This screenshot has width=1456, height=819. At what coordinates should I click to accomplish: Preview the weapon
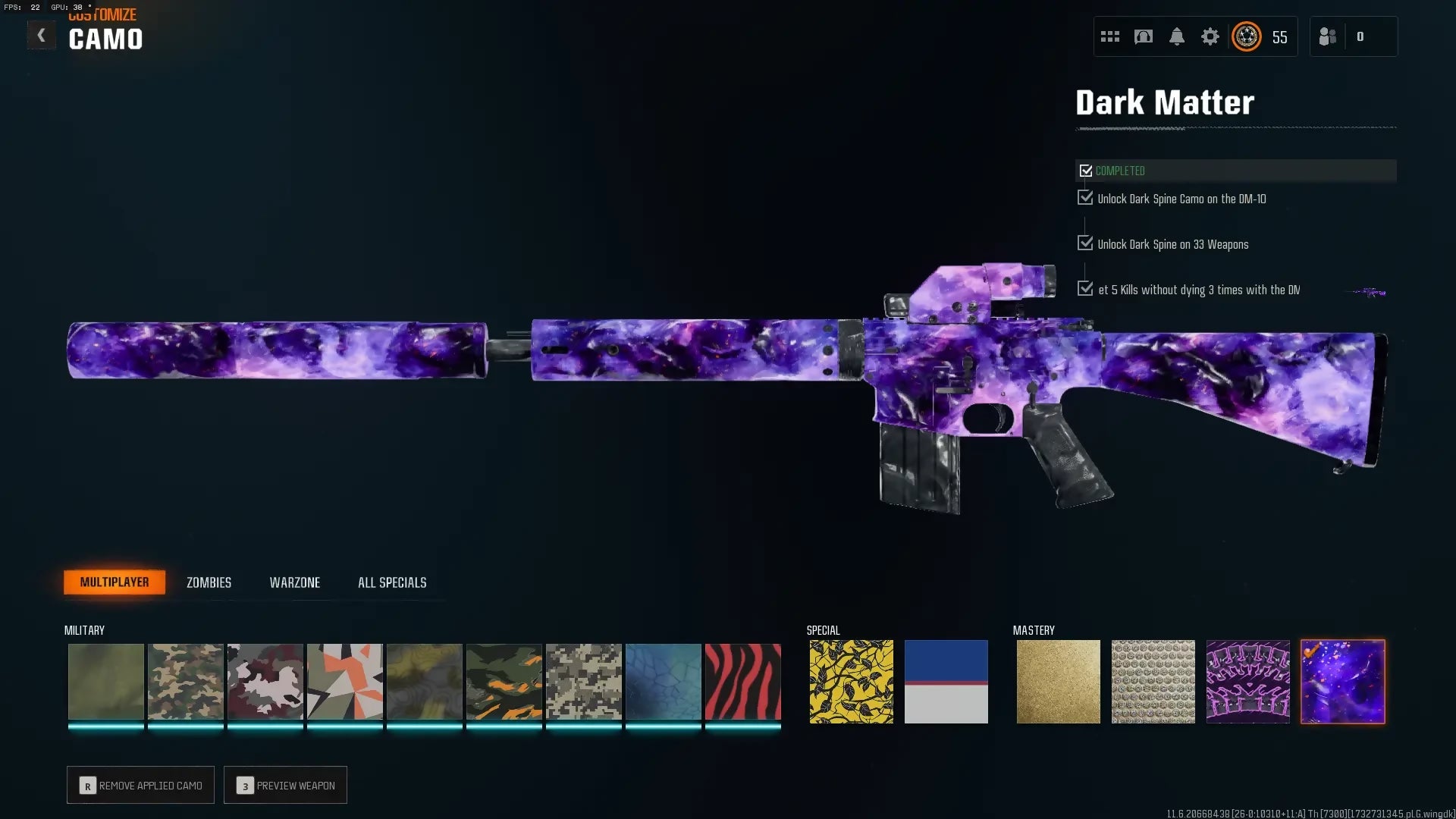[285, 785]
